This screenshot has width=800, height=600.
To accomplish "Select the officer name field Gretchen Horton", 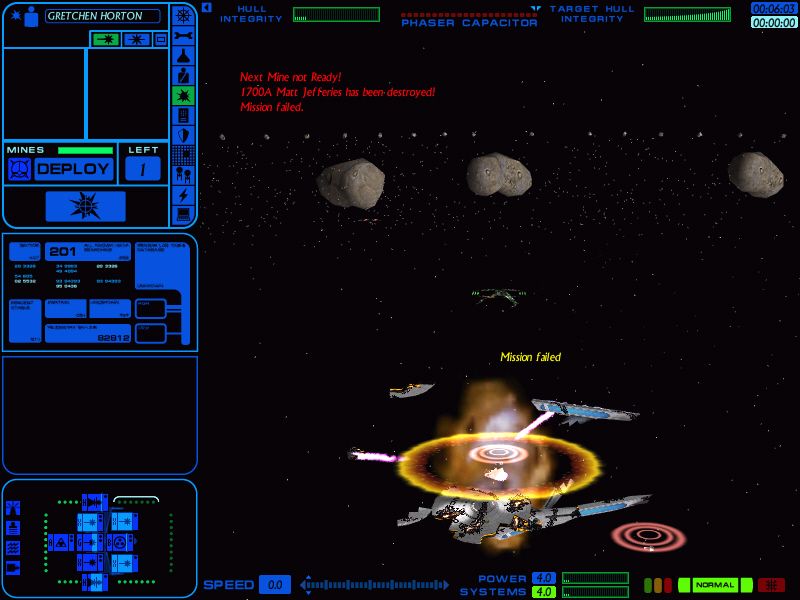I will click(x=103, y=16).
